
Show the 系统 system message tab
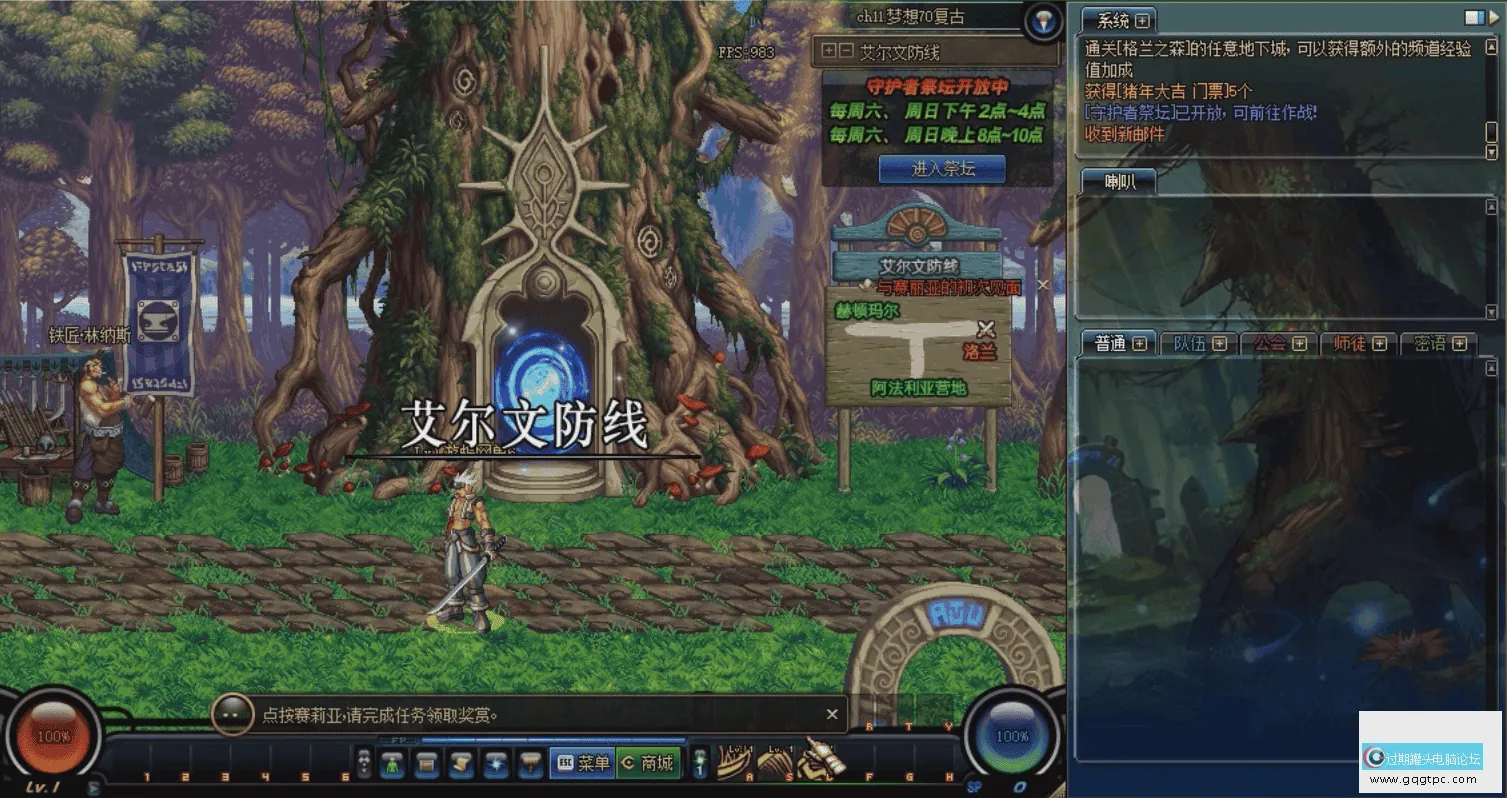pyautogui.click(x=1122, y=20)
